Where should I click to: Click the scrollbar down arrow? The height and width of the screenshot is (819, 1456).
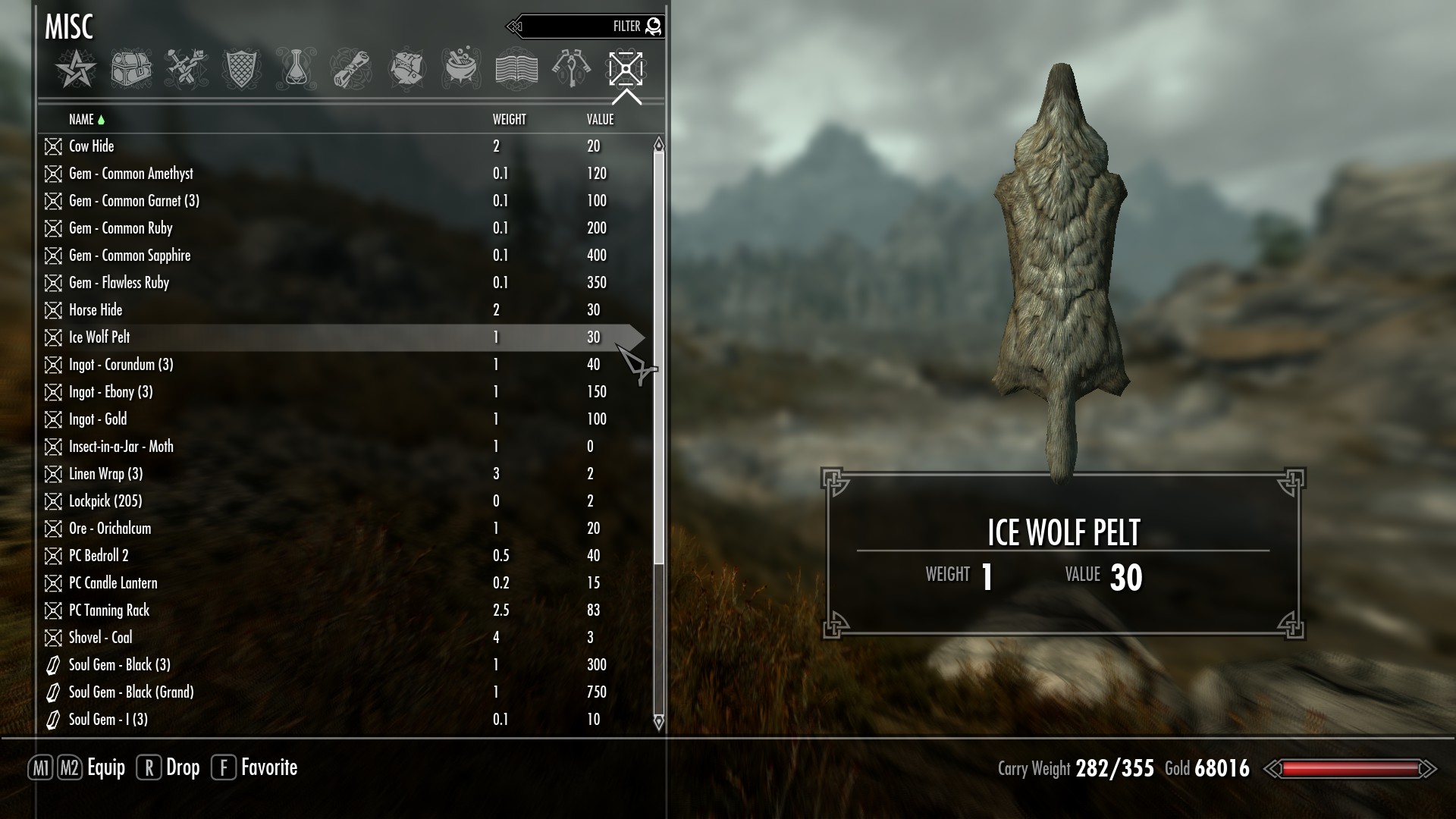pyautogui.click(x=658, y=722)
